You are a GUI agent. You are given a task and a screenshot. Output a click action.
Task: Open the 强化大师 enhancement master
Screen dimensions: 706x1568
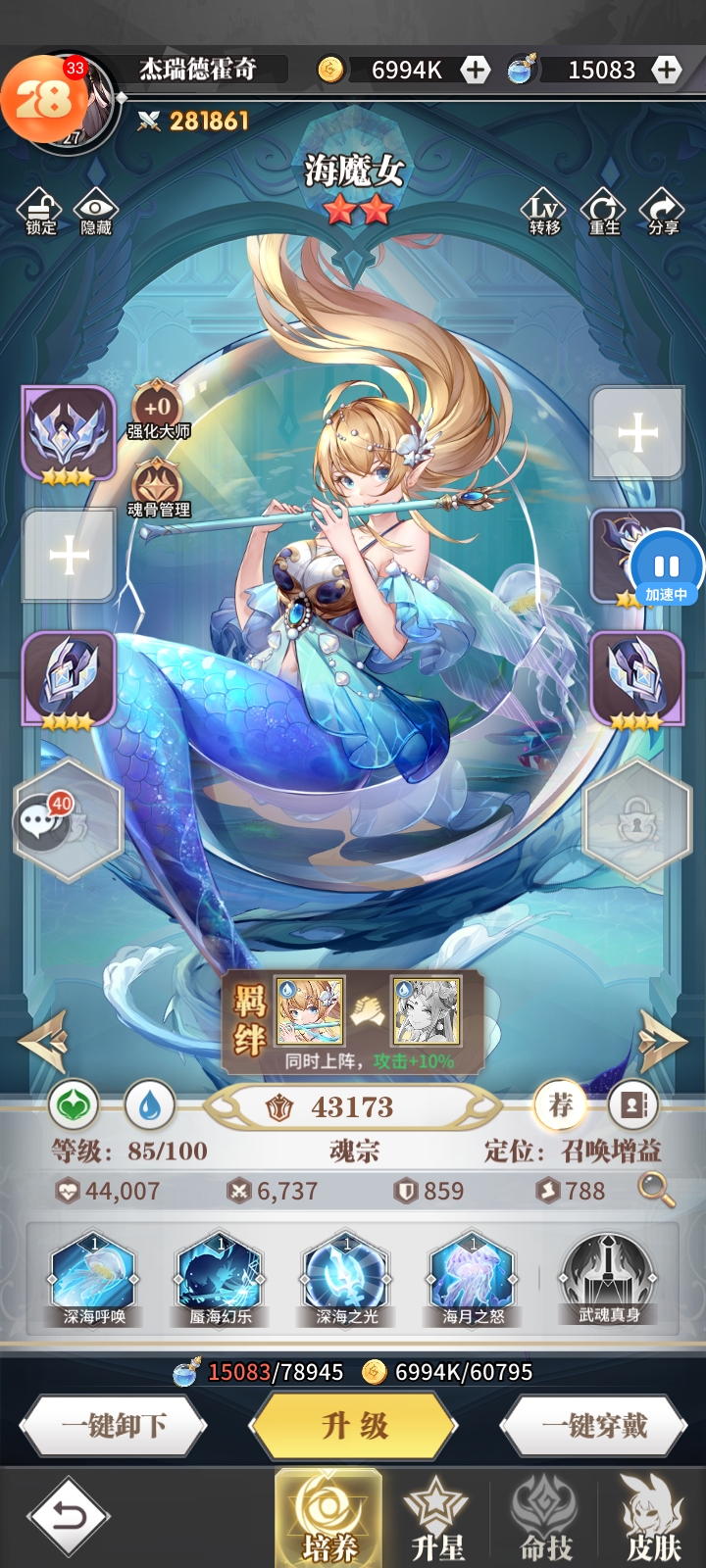pos(158,410)
